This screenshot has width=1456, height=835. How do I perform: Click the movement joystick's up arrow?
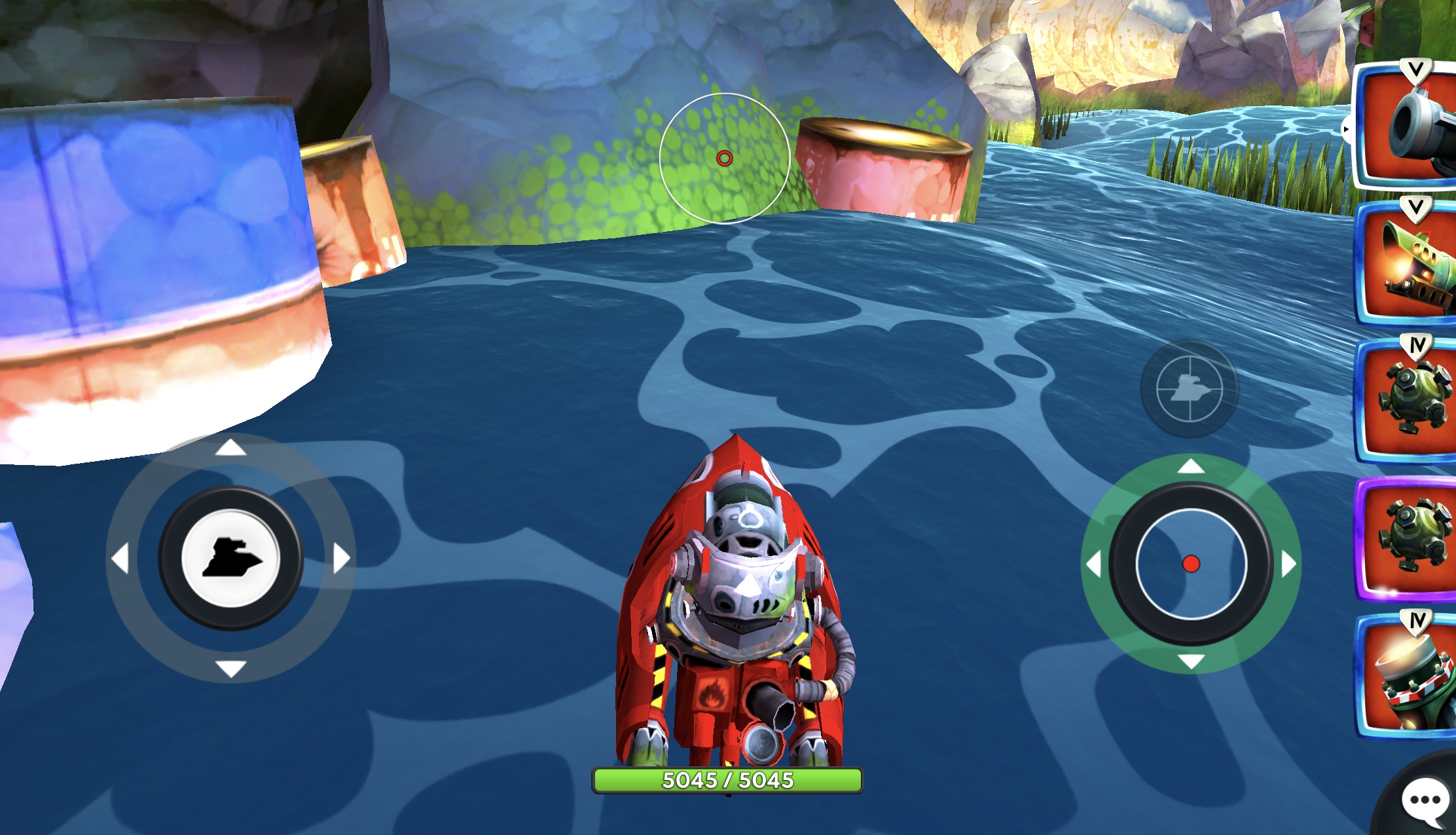pos(230,448)
